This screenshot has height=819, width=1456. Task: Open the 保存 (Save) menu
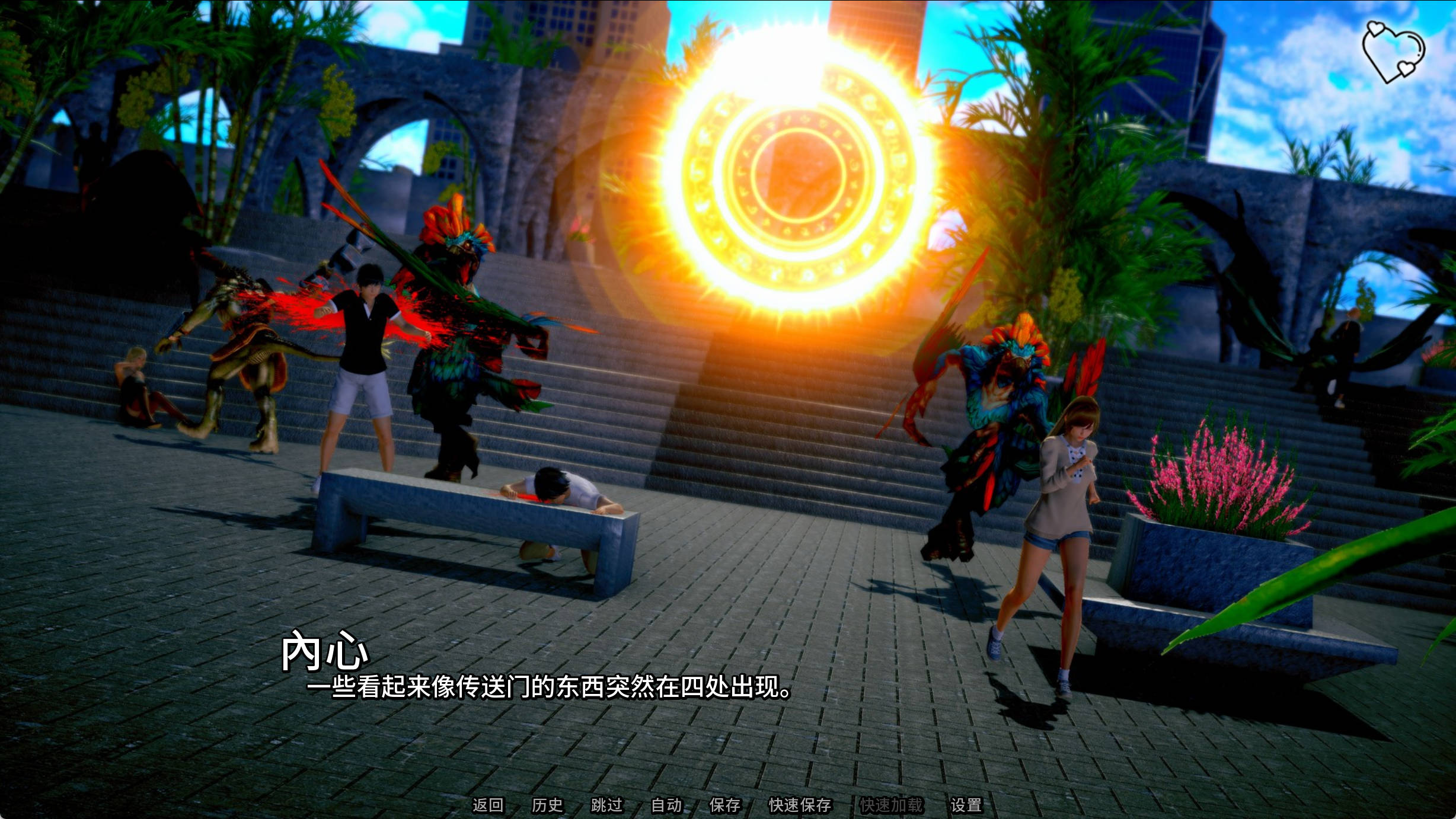click(725, 805)
